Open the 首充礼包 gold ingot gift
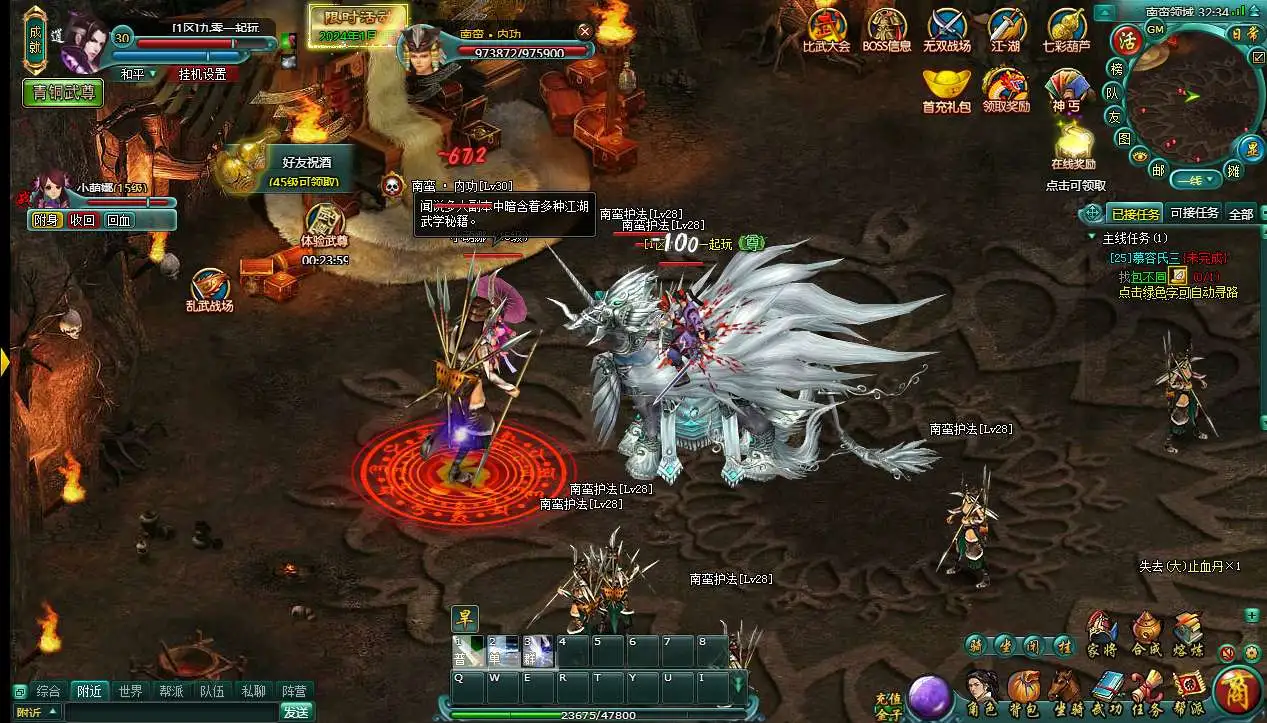 [946, 88]
